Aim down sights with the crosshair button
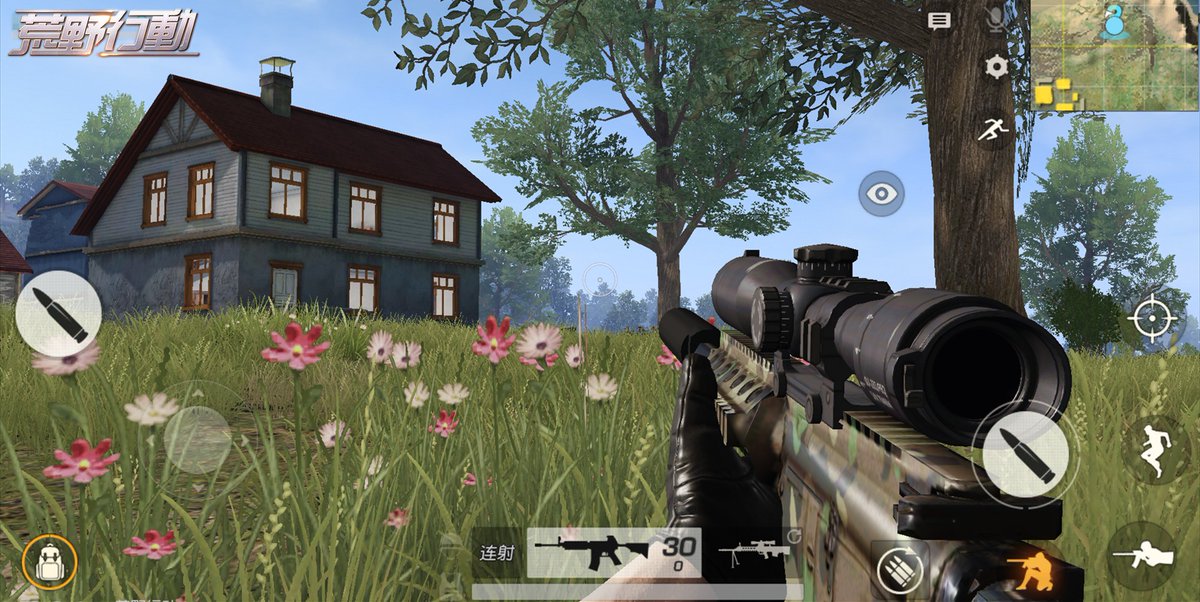 [x=1152, y=320]
